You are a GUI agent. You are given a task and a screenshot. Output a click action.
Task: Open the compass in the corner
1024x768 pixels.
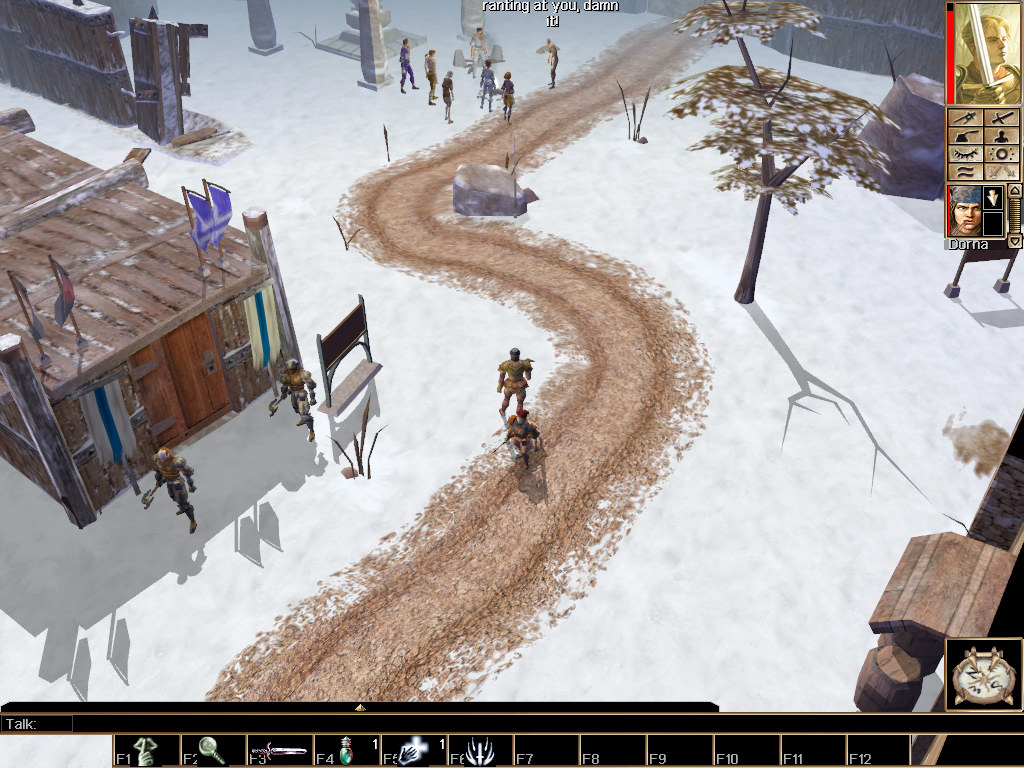pos(983,674)
